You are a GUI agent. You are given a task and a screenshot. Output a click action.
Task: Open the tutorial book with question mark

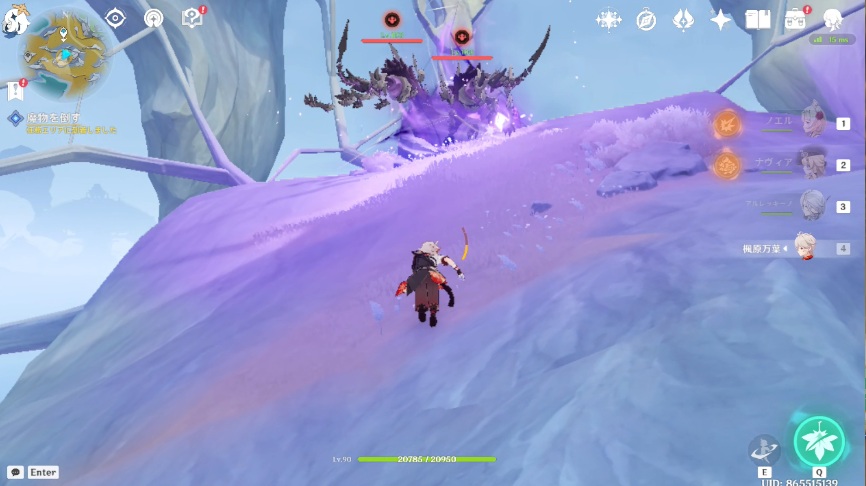[191, 18]
